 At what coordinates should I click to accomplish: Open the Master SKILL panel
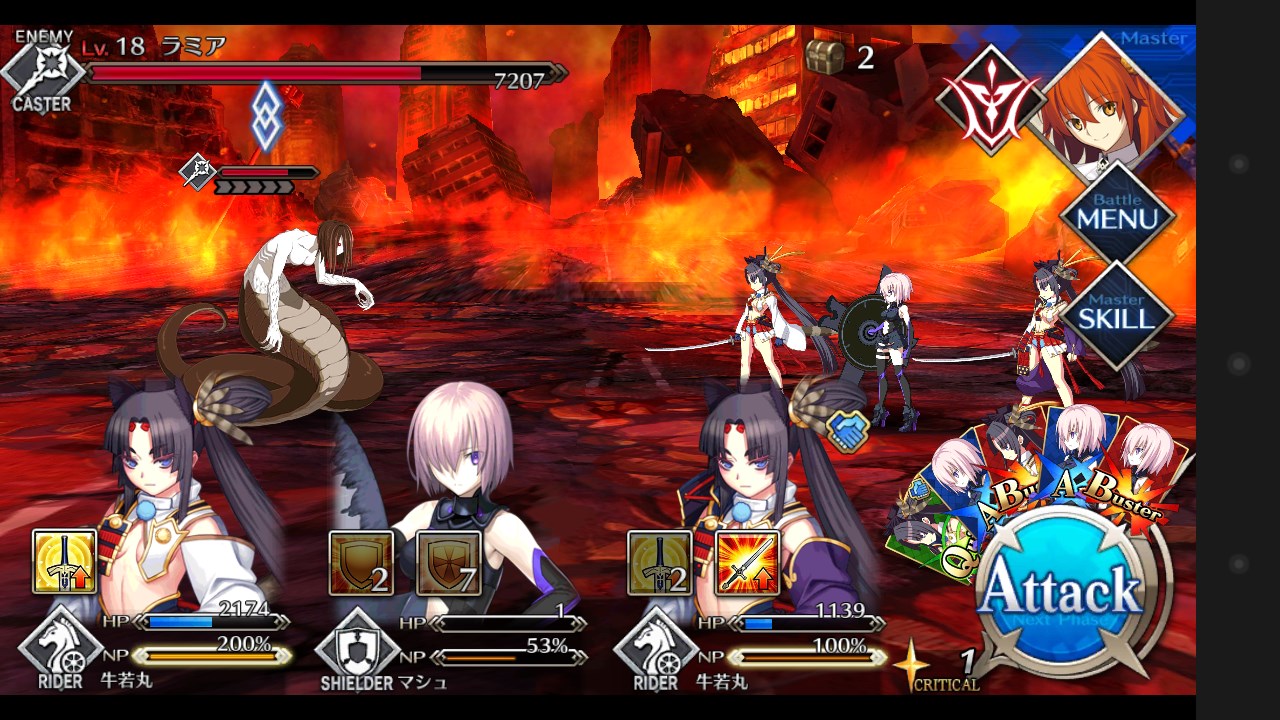pyautogui.click(x=1116, y=314)
